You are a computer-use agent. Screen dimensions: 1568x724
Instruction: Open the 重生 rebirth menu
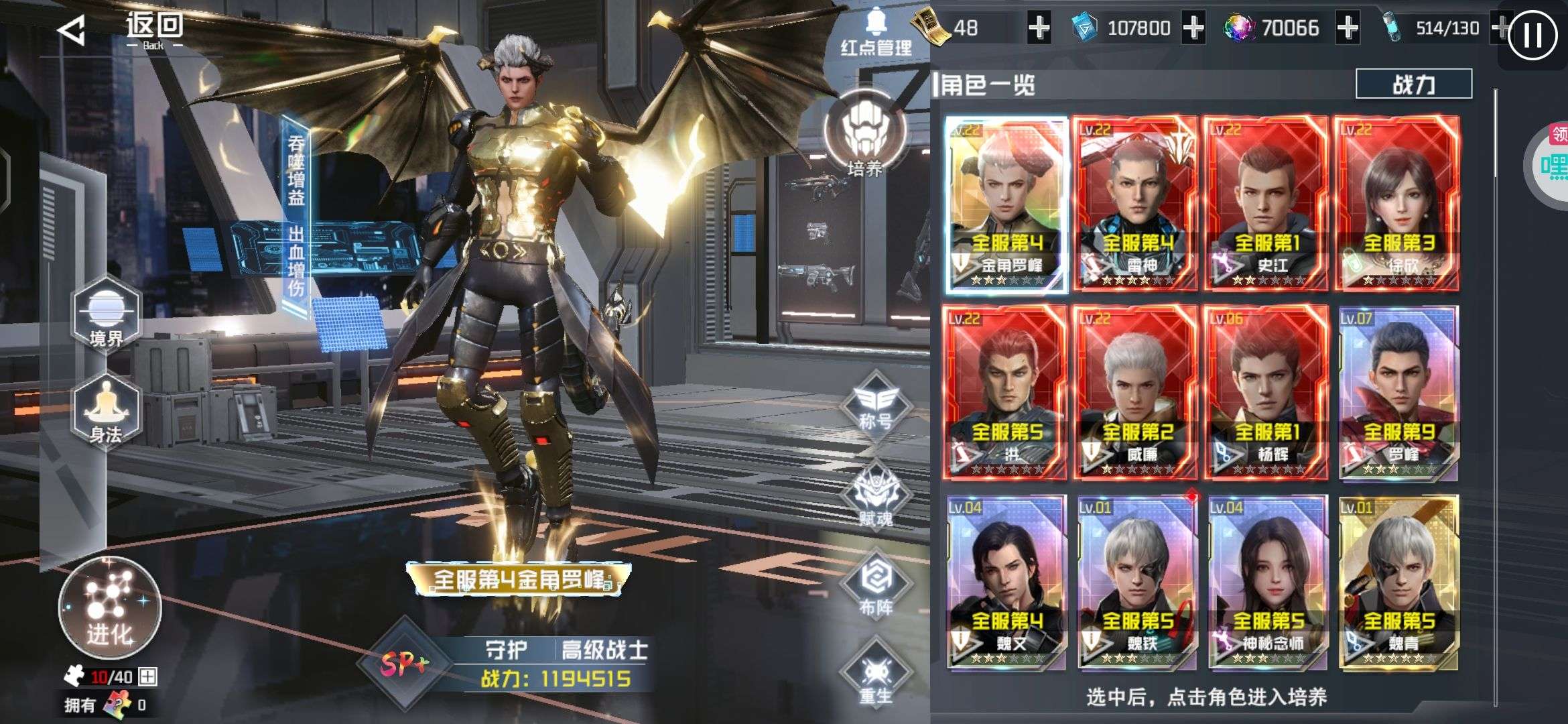pos(876,676)
